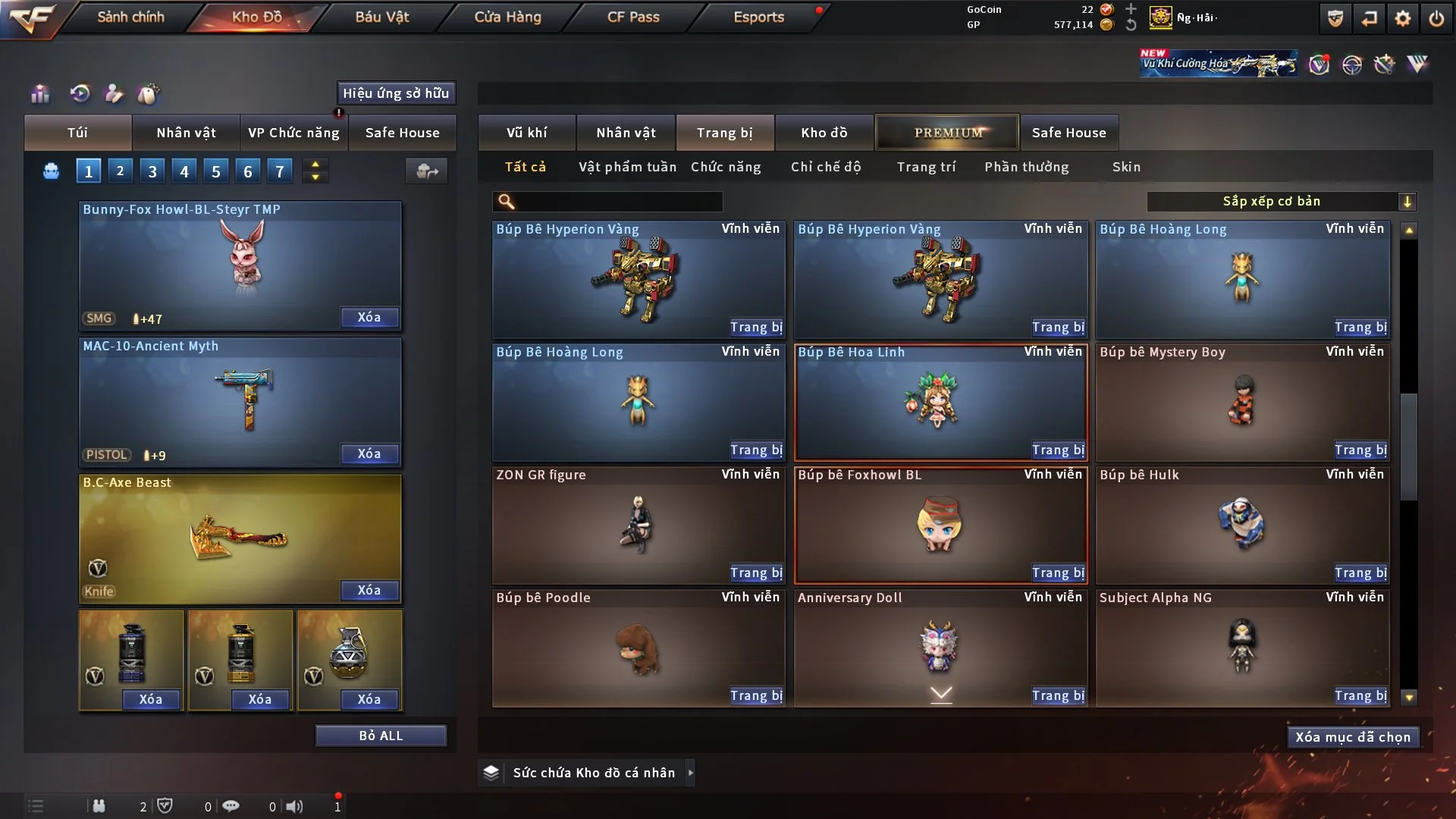Switch to the PREMIUM inventory tab

click(x=947, y=133)
